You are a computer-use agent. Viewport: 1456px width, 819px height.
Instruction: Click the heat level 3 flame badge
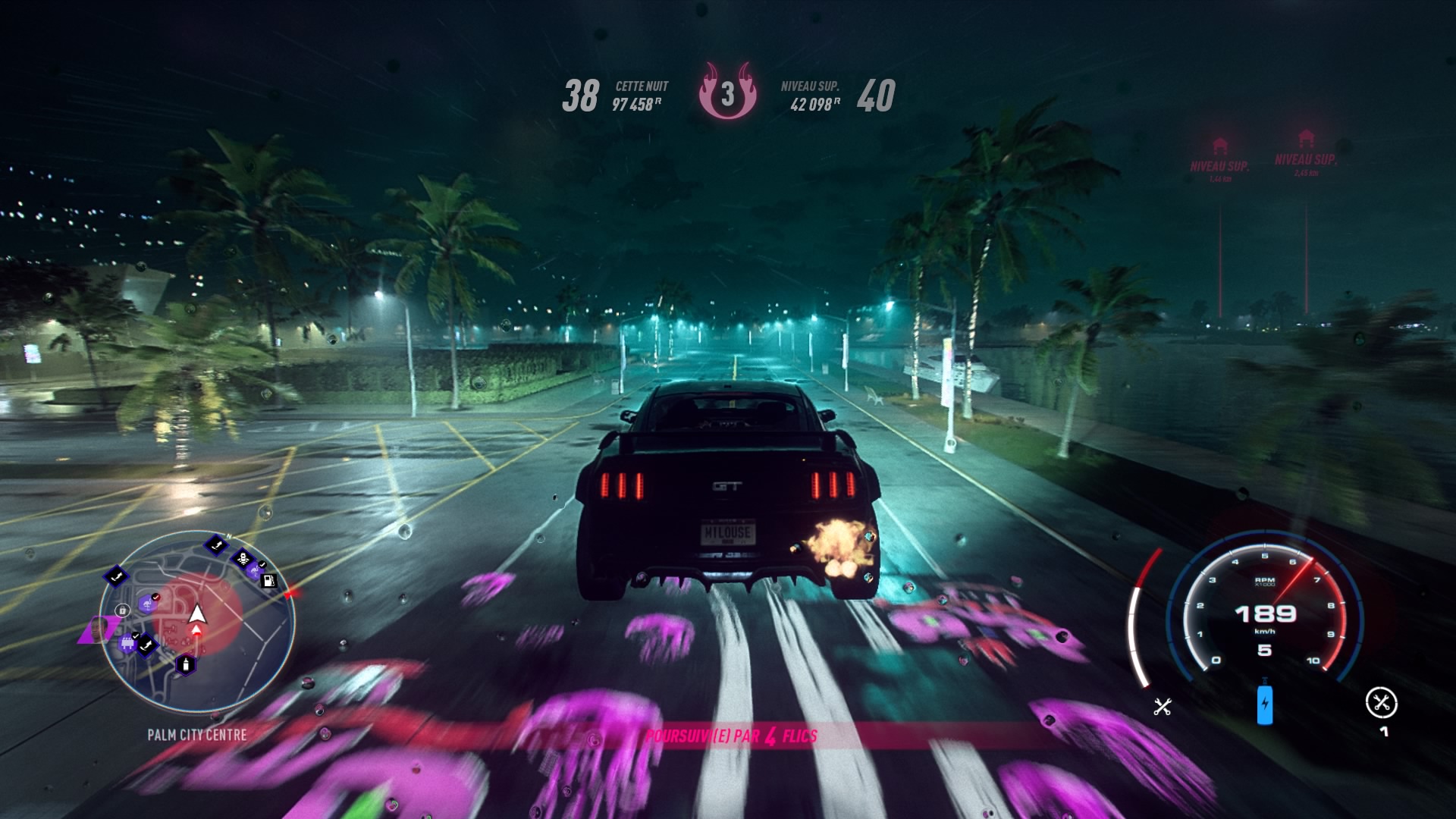click(x=727, y=94)
